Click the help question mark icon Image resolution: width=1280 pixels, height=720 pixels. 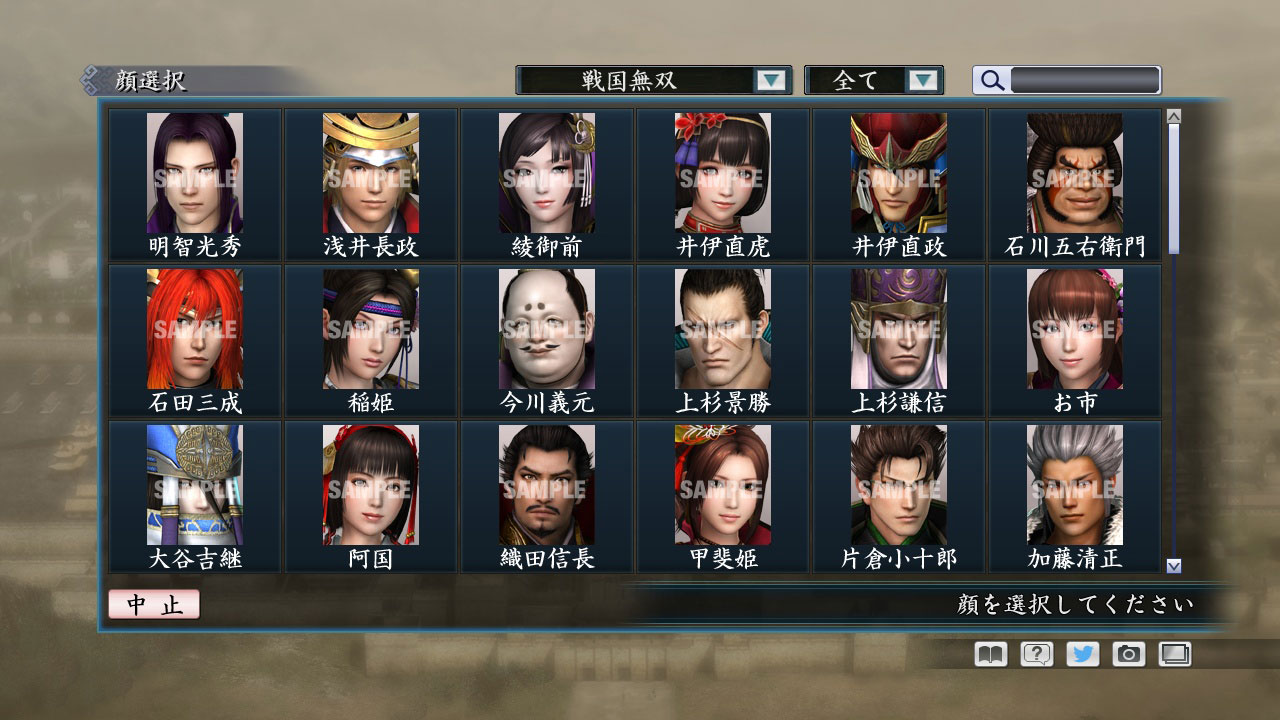[1035, 654]
